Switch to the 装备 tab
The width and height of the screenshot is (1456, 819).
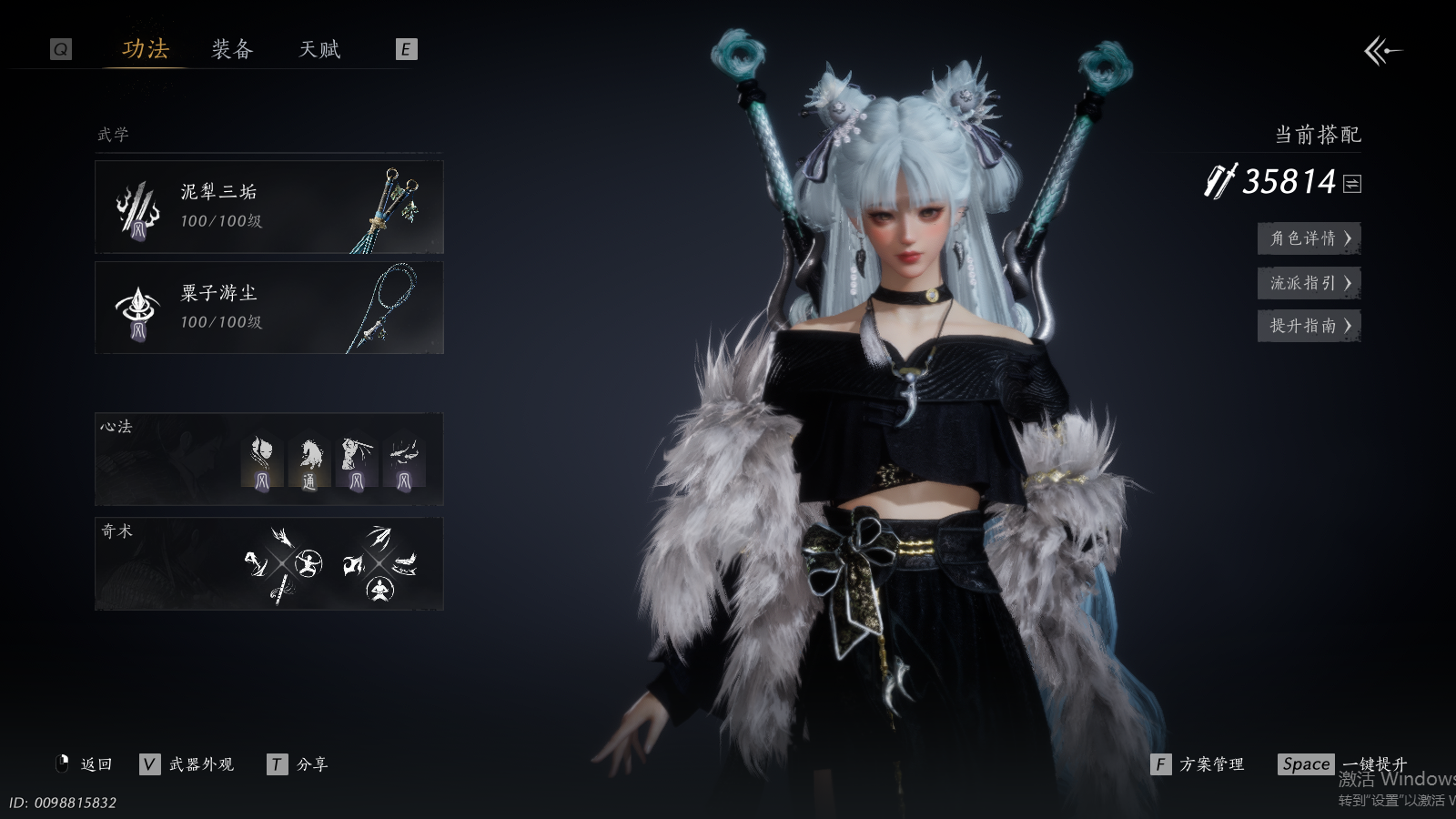(232, 49)
